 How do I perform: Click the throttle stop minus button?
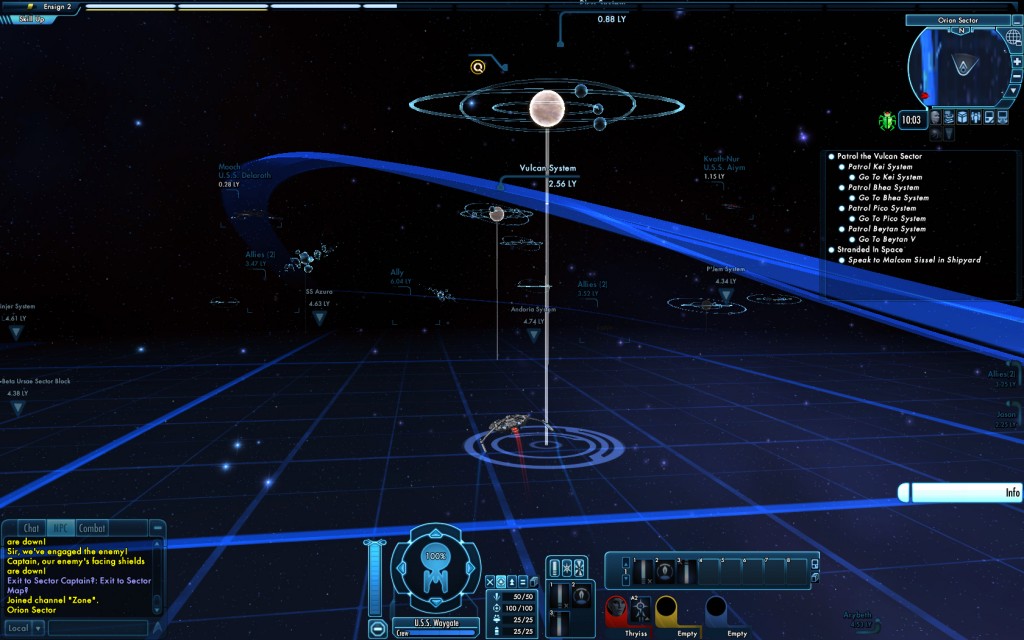[378, 629]
